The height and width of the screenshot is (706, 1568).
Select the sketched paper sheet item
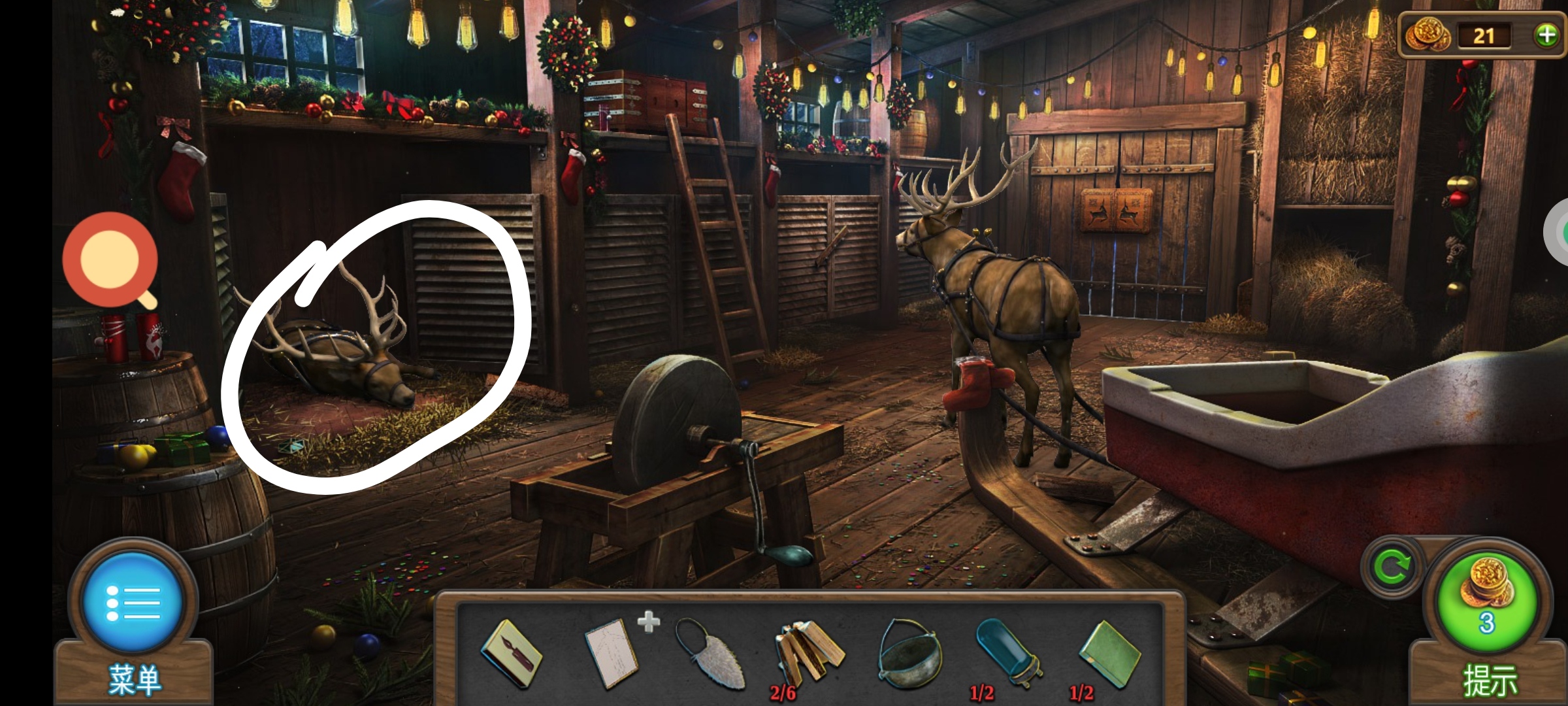point(611,654)
